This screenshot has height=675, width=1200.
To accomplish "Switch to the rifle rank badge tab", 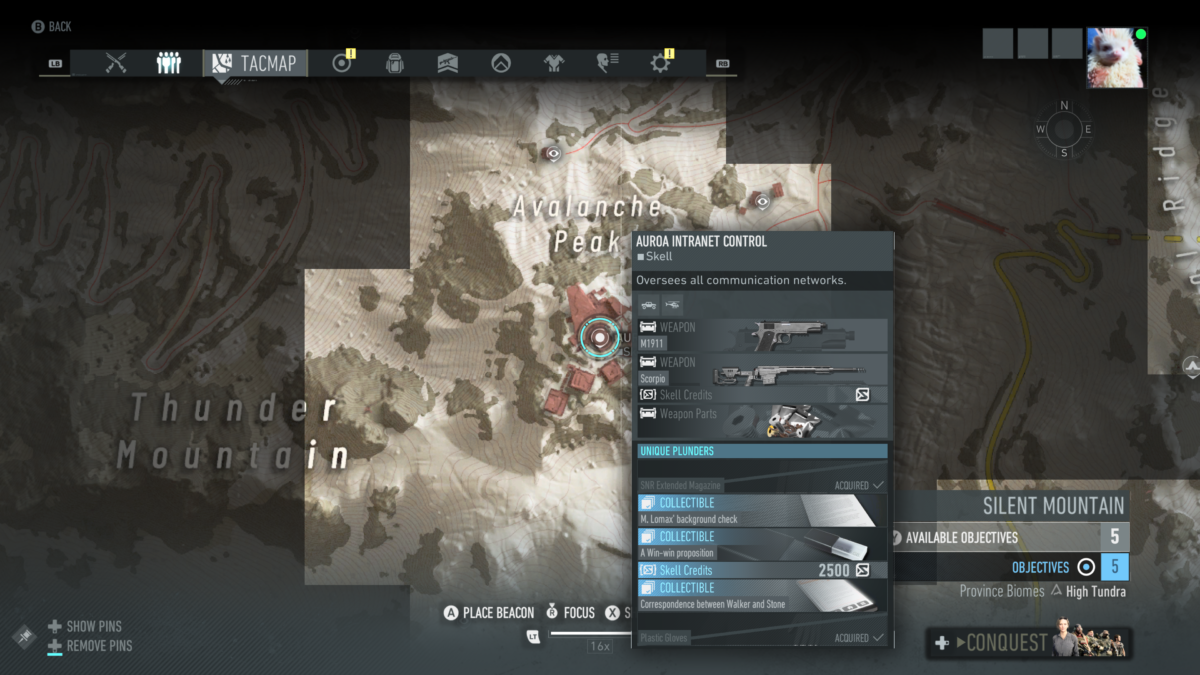I will pyautogui.click(x=448, y=64).
